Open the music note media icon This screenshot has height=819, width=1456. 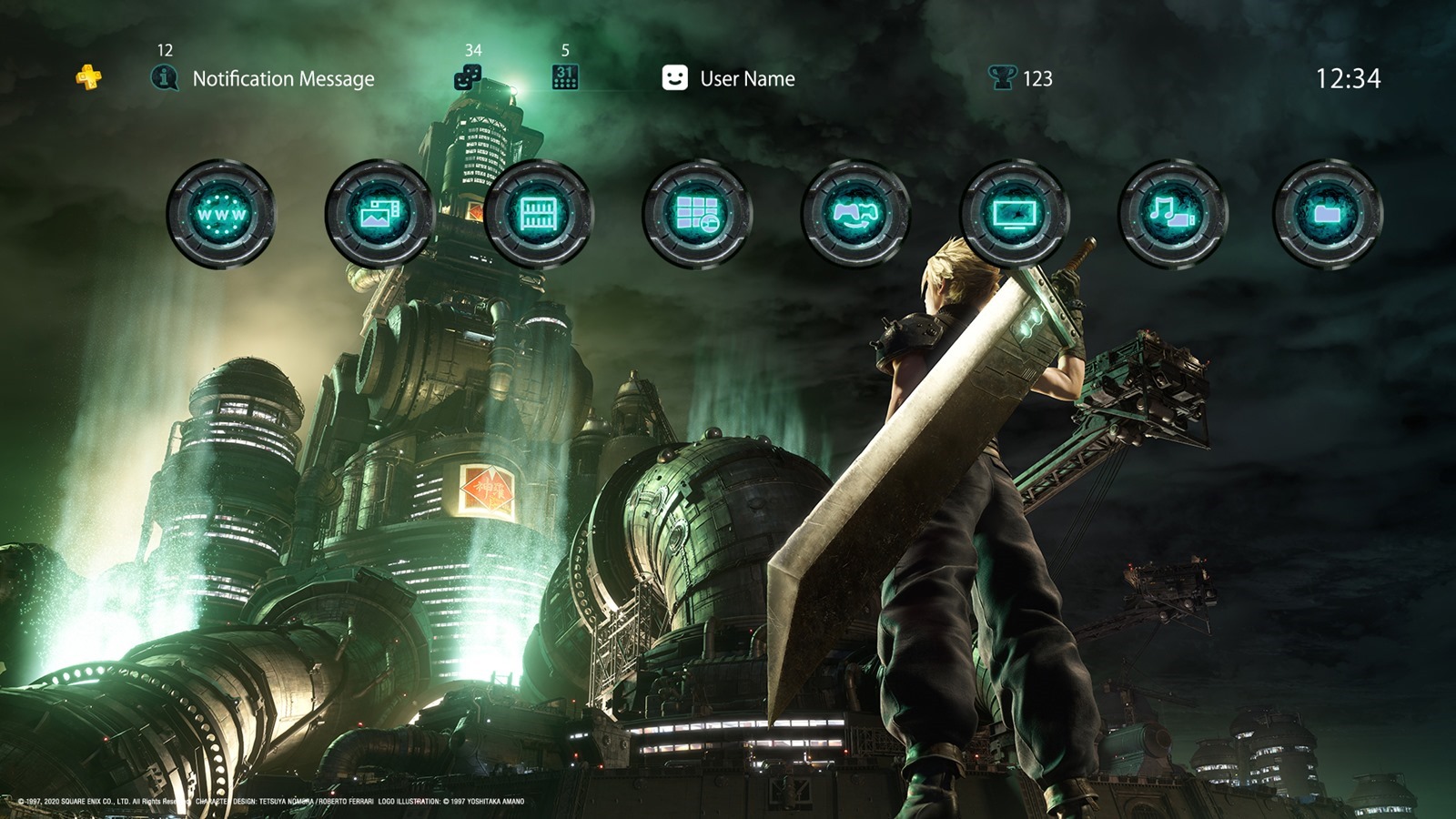pos(1171,215)
